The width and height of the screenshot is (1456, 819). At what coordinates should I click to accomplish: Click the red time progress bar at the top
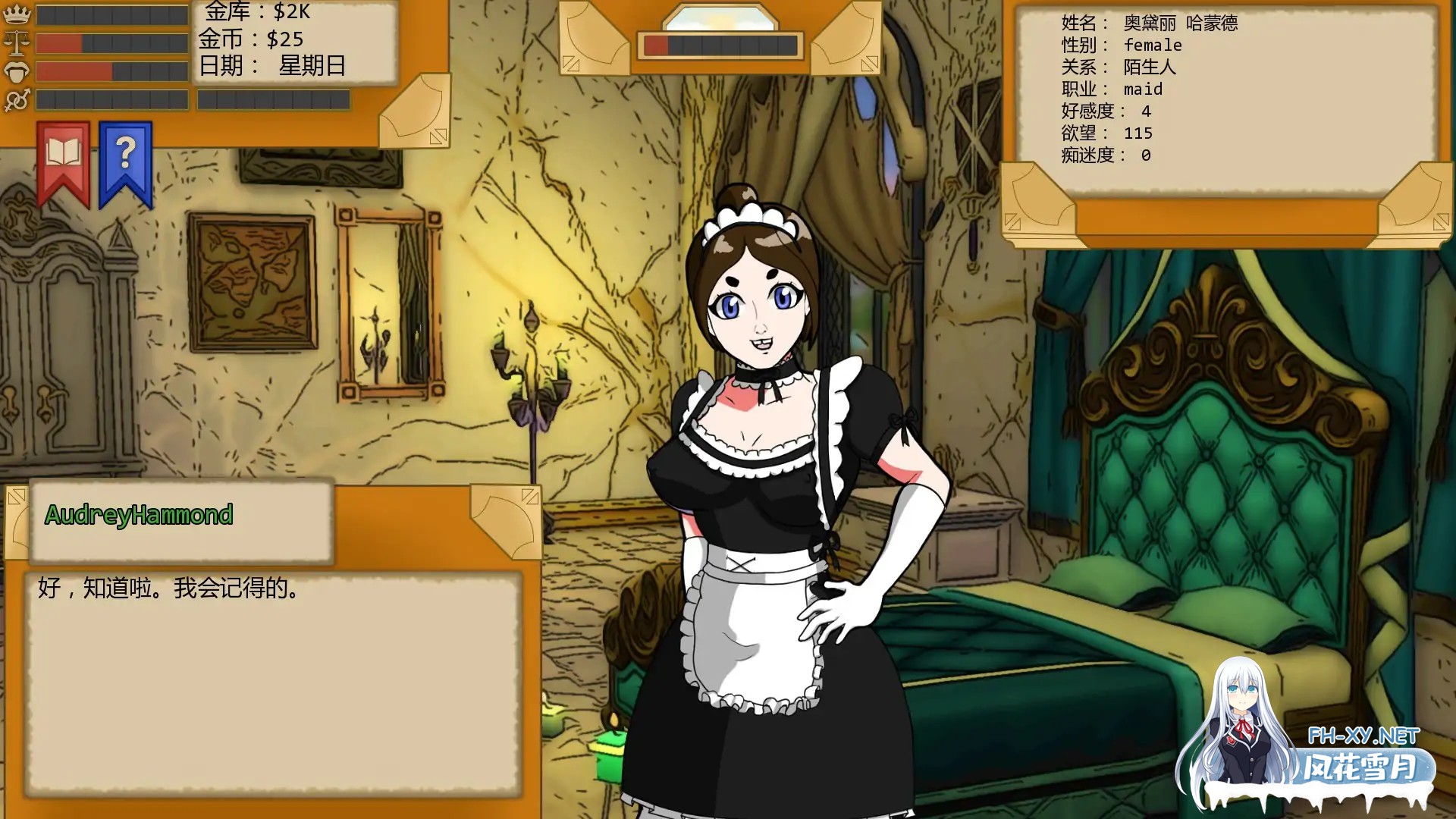(x=657, y=43)
